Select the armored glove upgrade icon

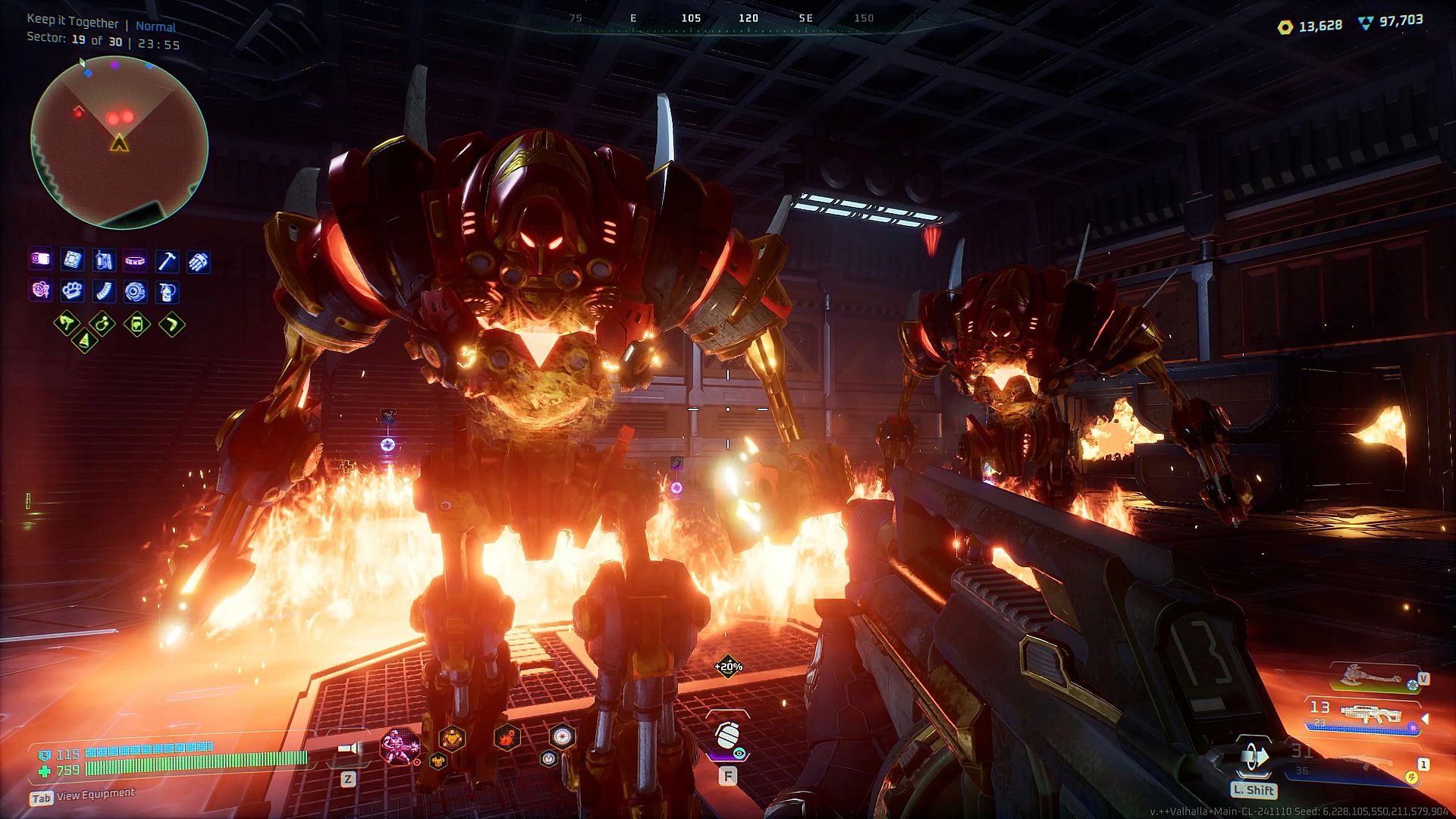coord(198,262)
